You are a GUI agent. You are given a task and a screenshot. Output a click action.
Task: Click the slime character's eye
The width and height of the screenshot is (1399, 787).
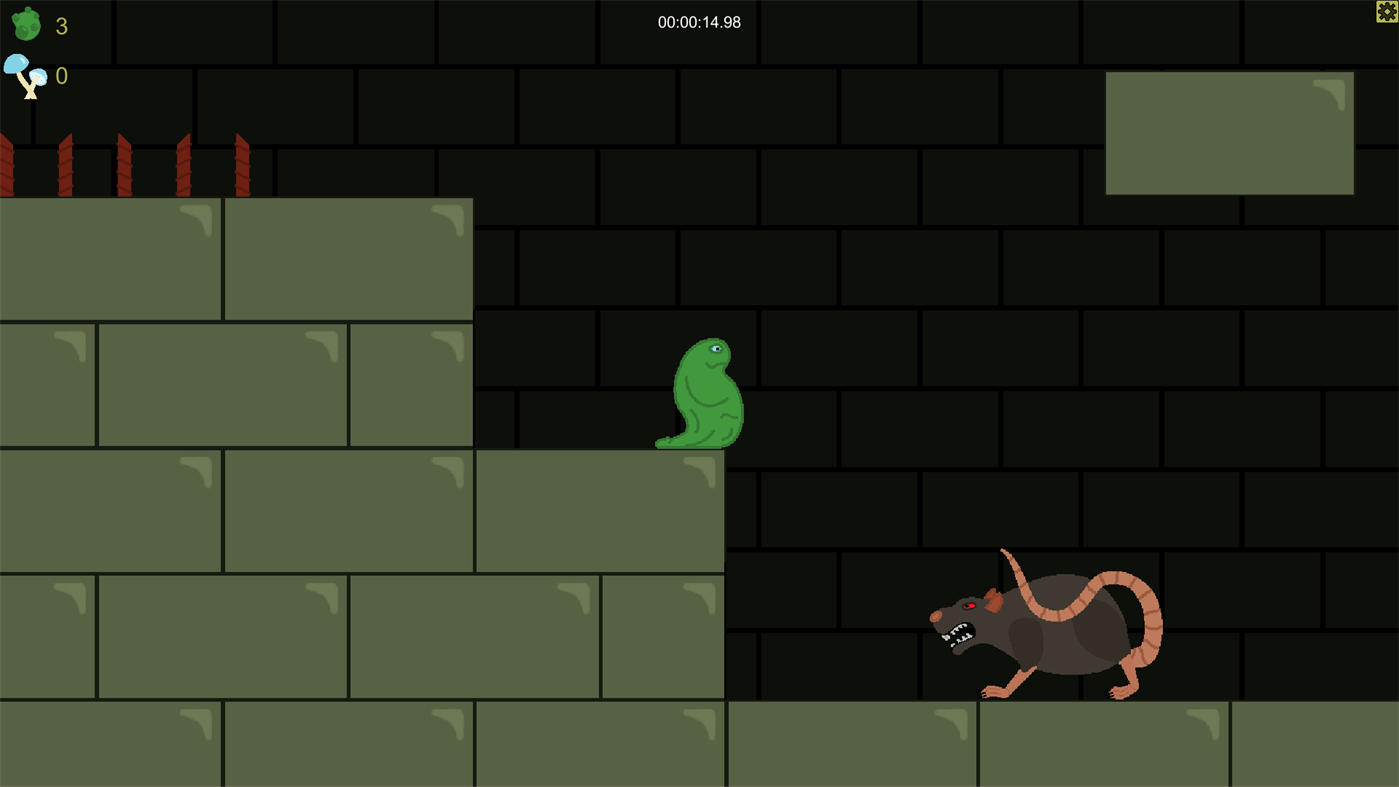coord(718,347)
